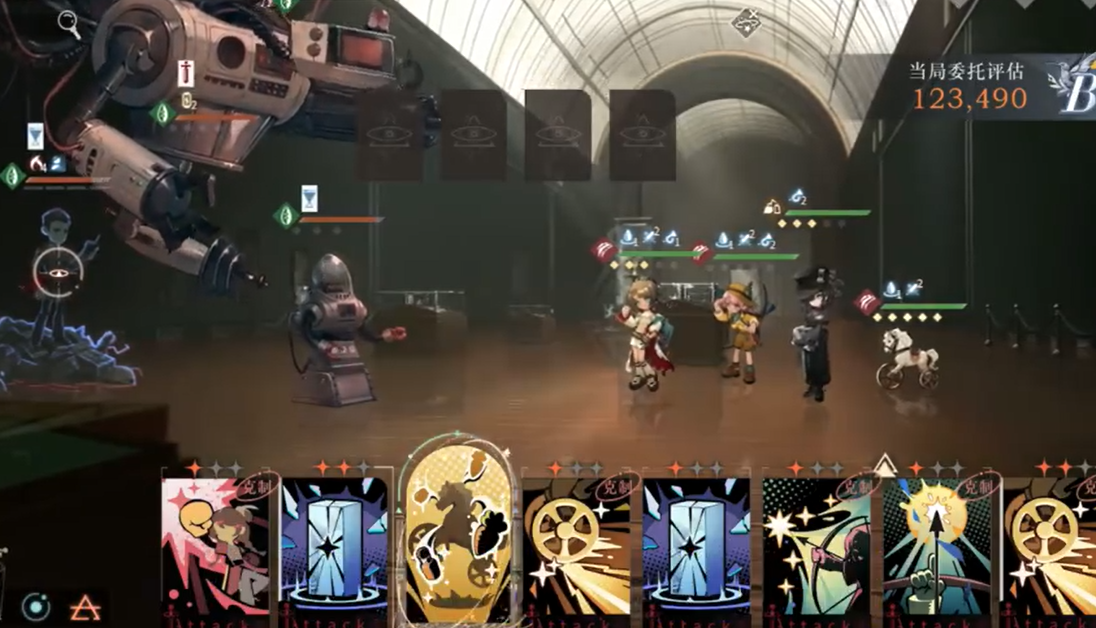Open the magnifying glass inspect view
This screenshot has height=628, width=1096.
69,22
